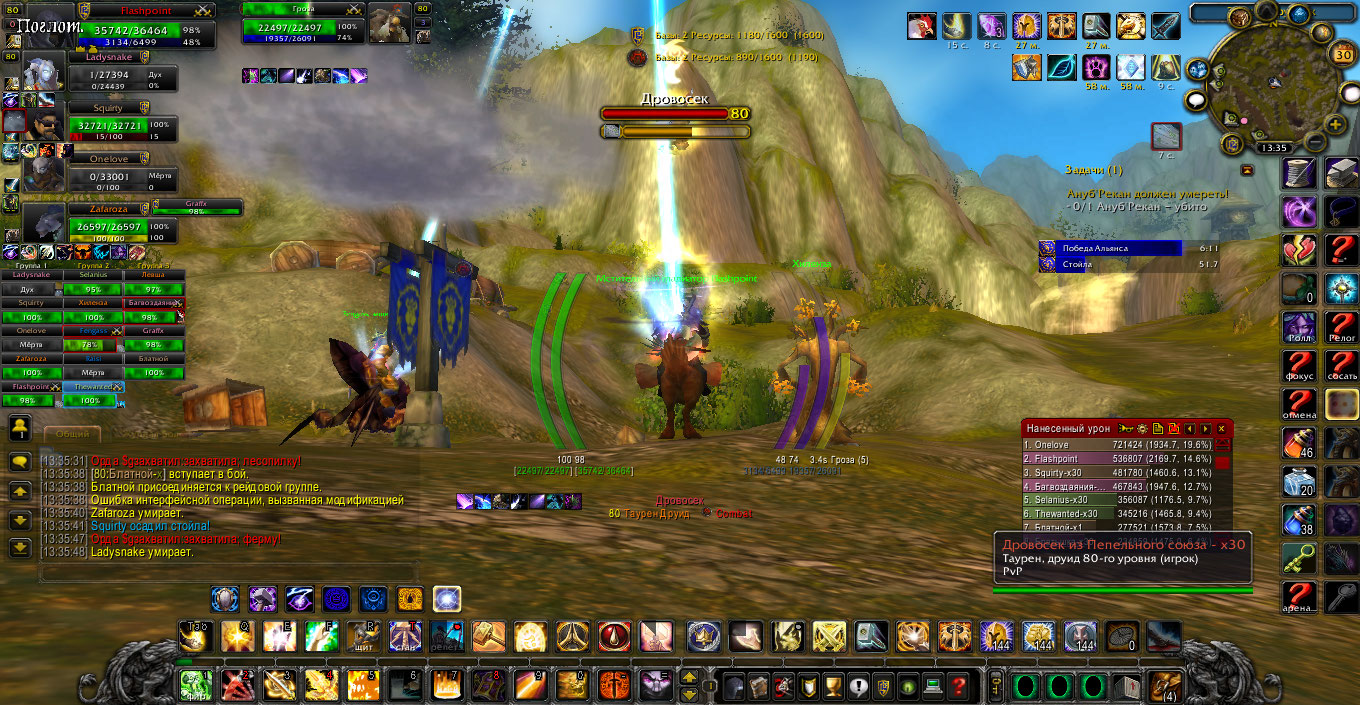Screen dimensions: 1360x705
Task: Activate the щит shield ability bound to R
Action: 361,636
